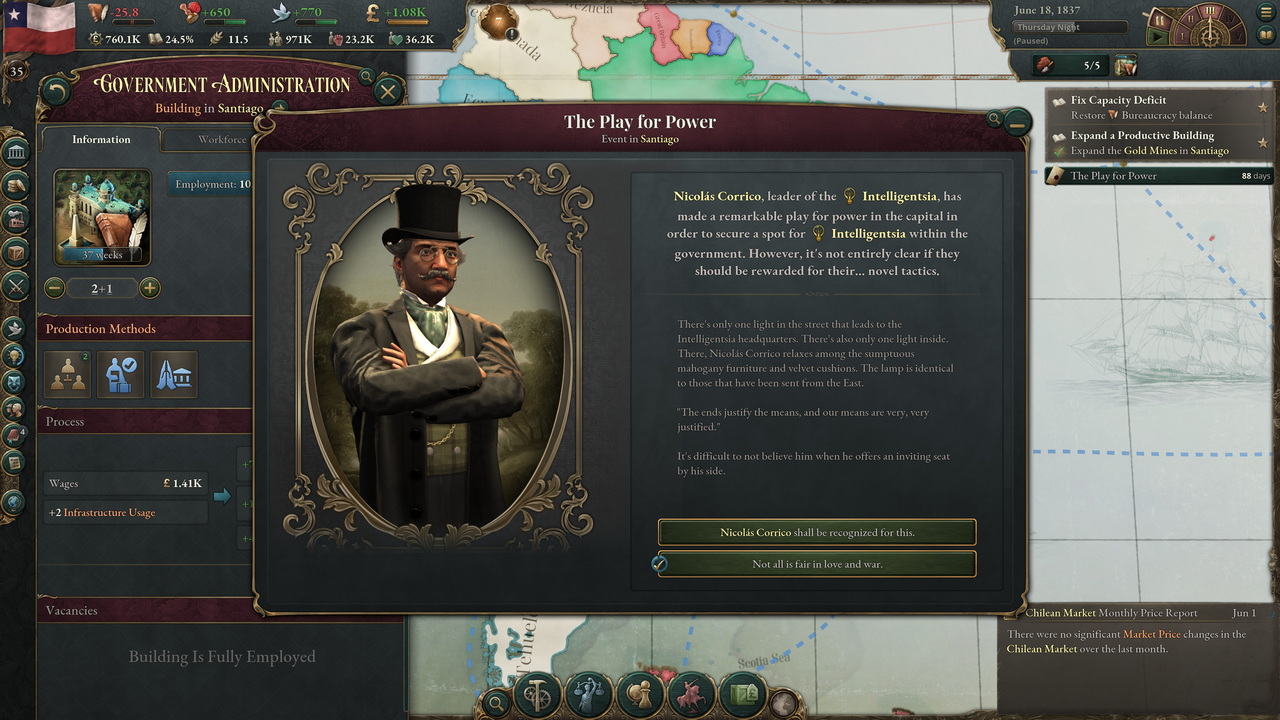Click the magnifying glass search button at bottom

[x=495, y=702]
